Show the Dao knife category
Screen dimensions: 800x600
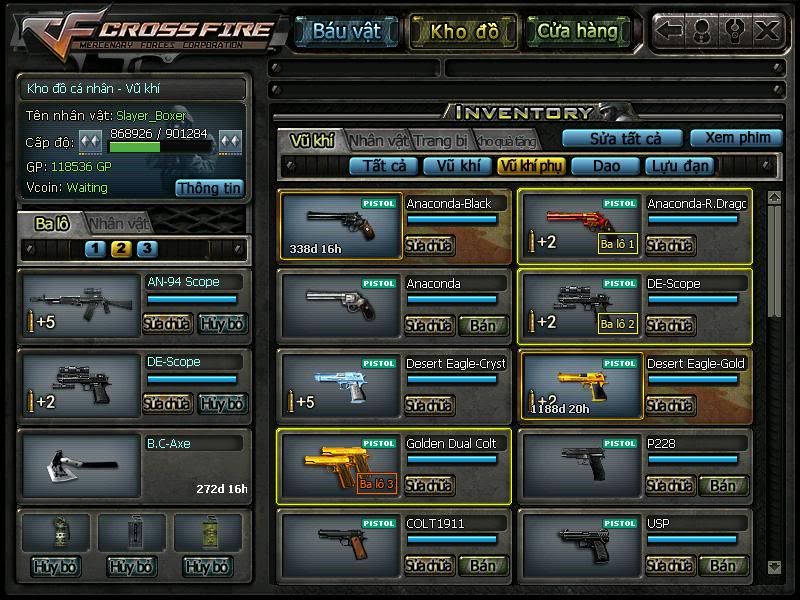pos(607,166)
